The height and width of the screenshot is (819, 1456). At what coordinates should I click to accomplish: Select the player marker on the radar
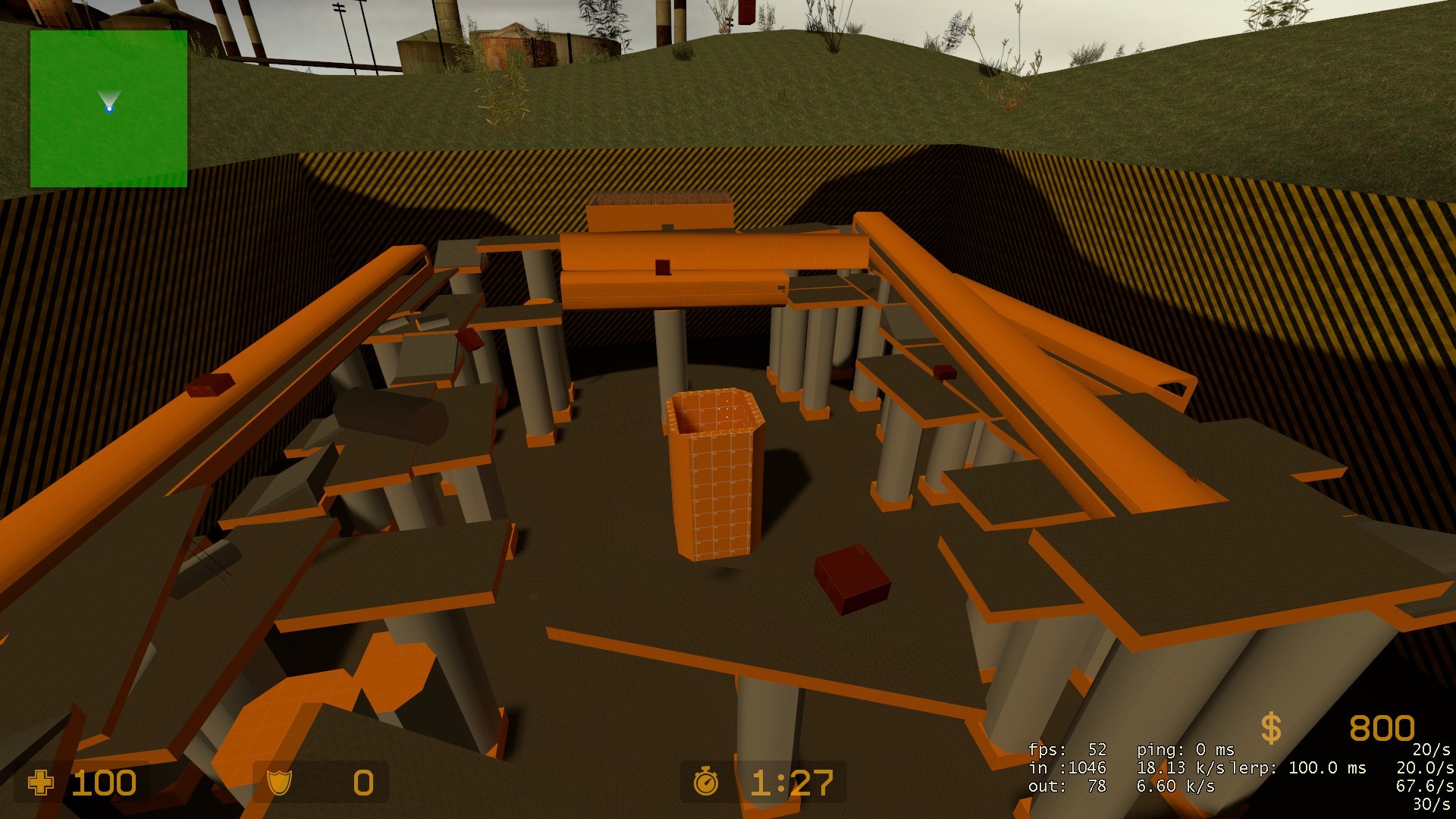(x=109, y=108)
